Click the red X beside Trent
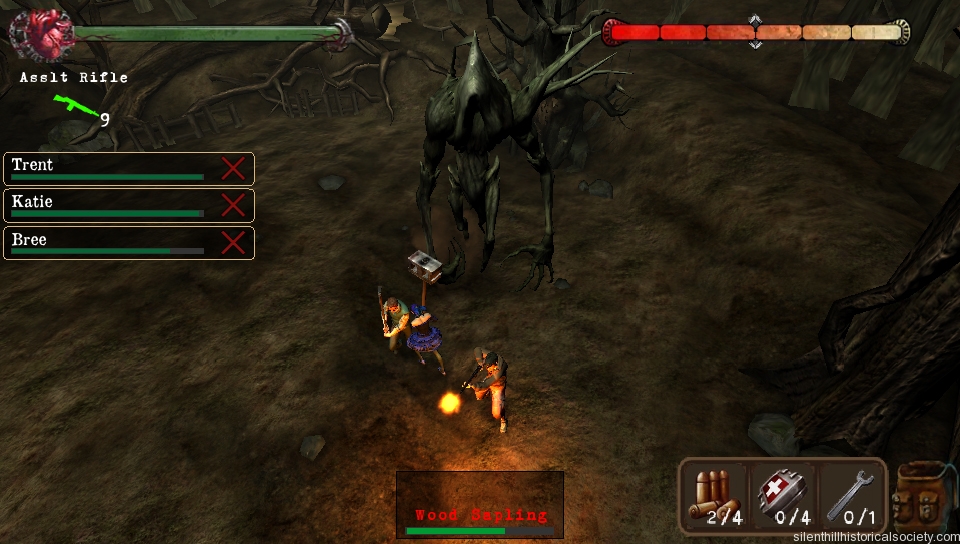Image resolution: width=960 pixels, height=544 pixels. [233, 168]
